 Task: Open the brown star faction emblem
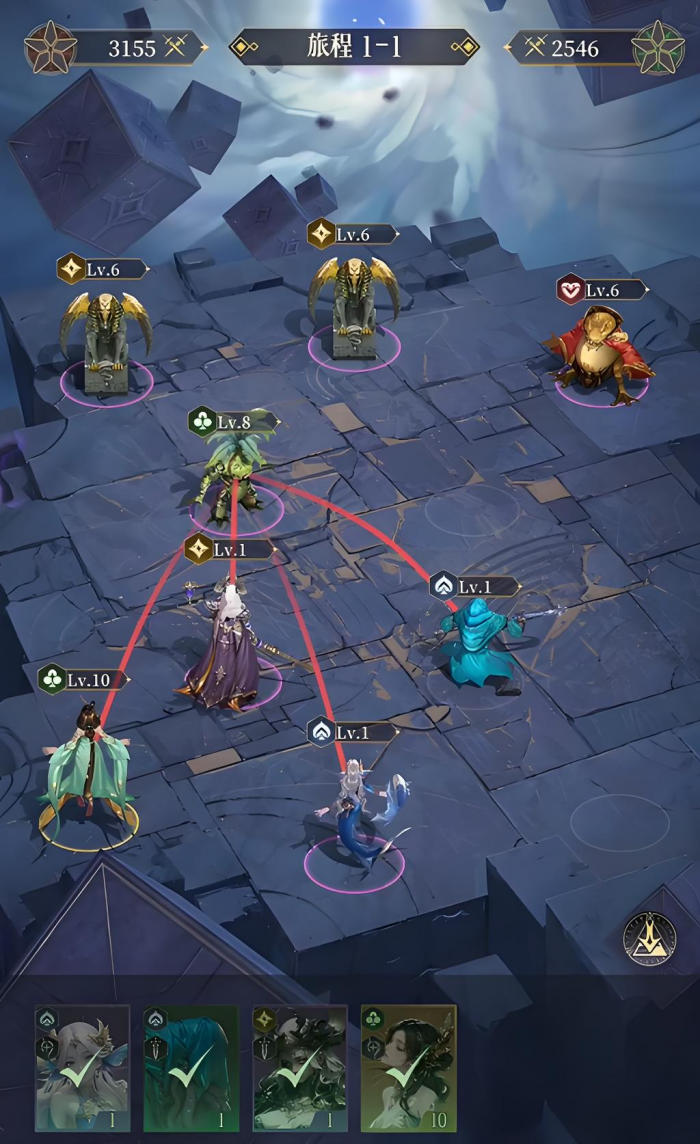pyautogui.click(x=47, y=46)
